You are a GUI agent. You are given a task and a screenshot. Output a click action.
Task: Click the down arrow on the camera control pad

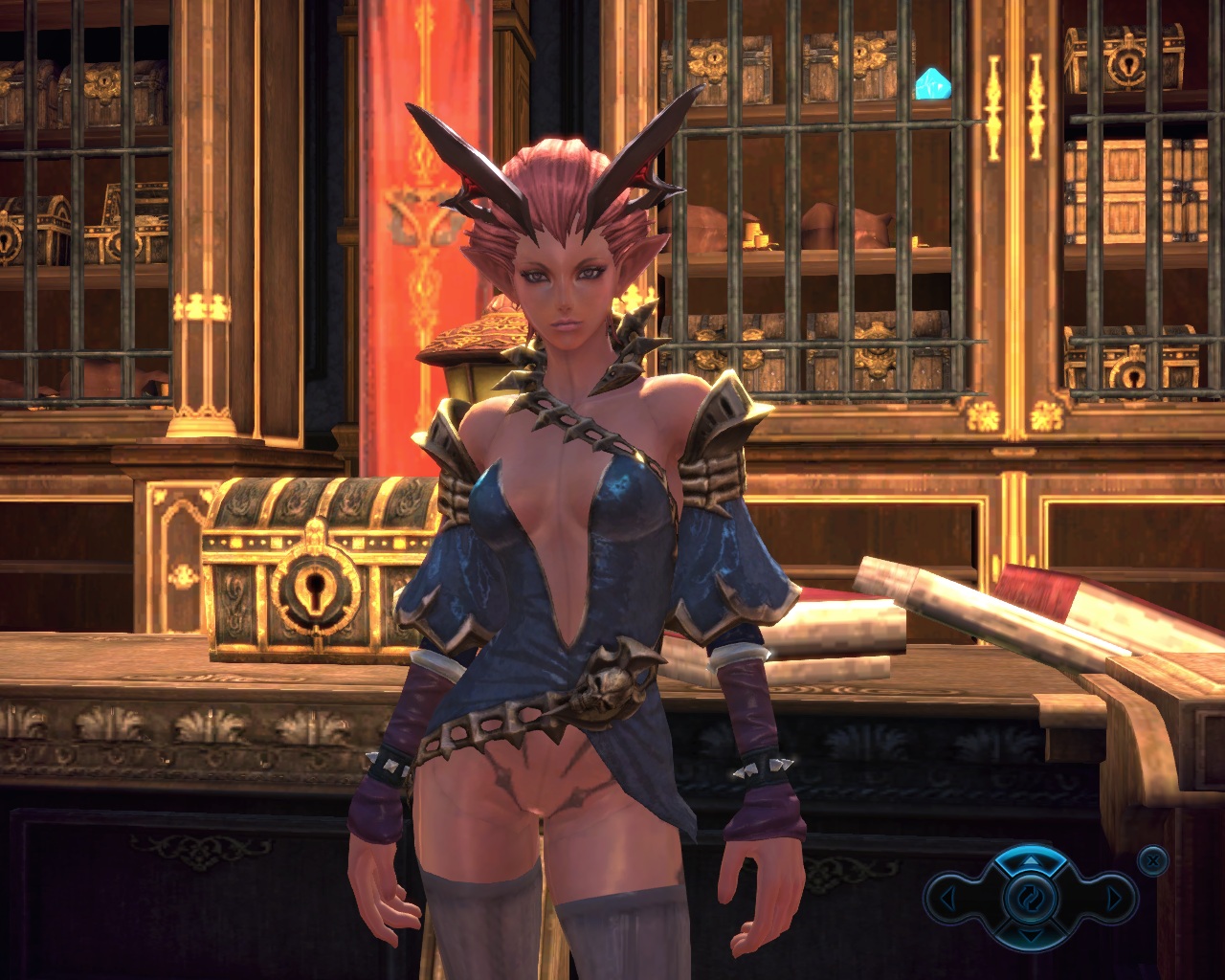pos(1029,933)
